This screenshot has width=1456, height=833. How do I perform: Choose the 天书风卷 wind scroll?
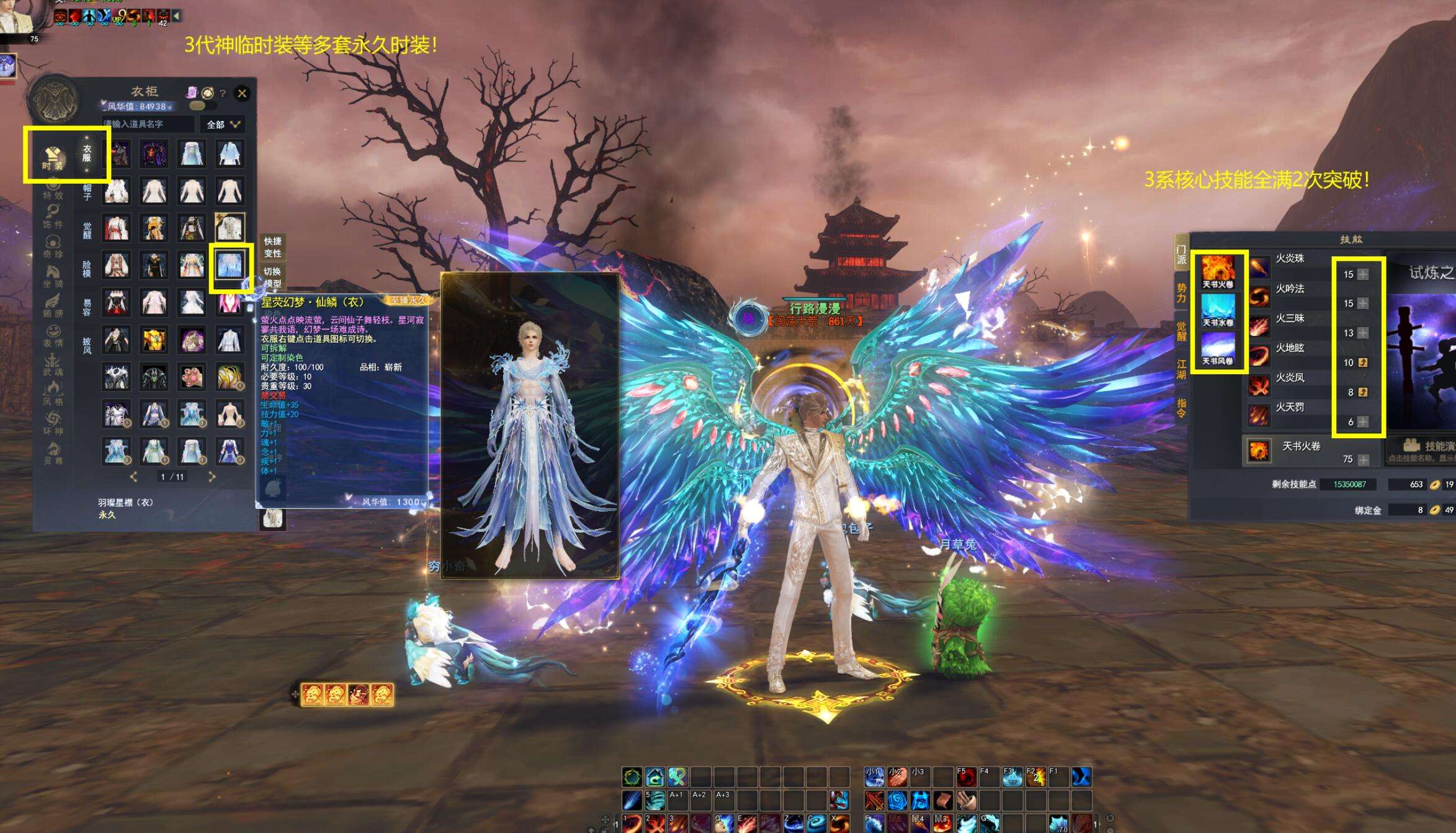(1217, 349)
